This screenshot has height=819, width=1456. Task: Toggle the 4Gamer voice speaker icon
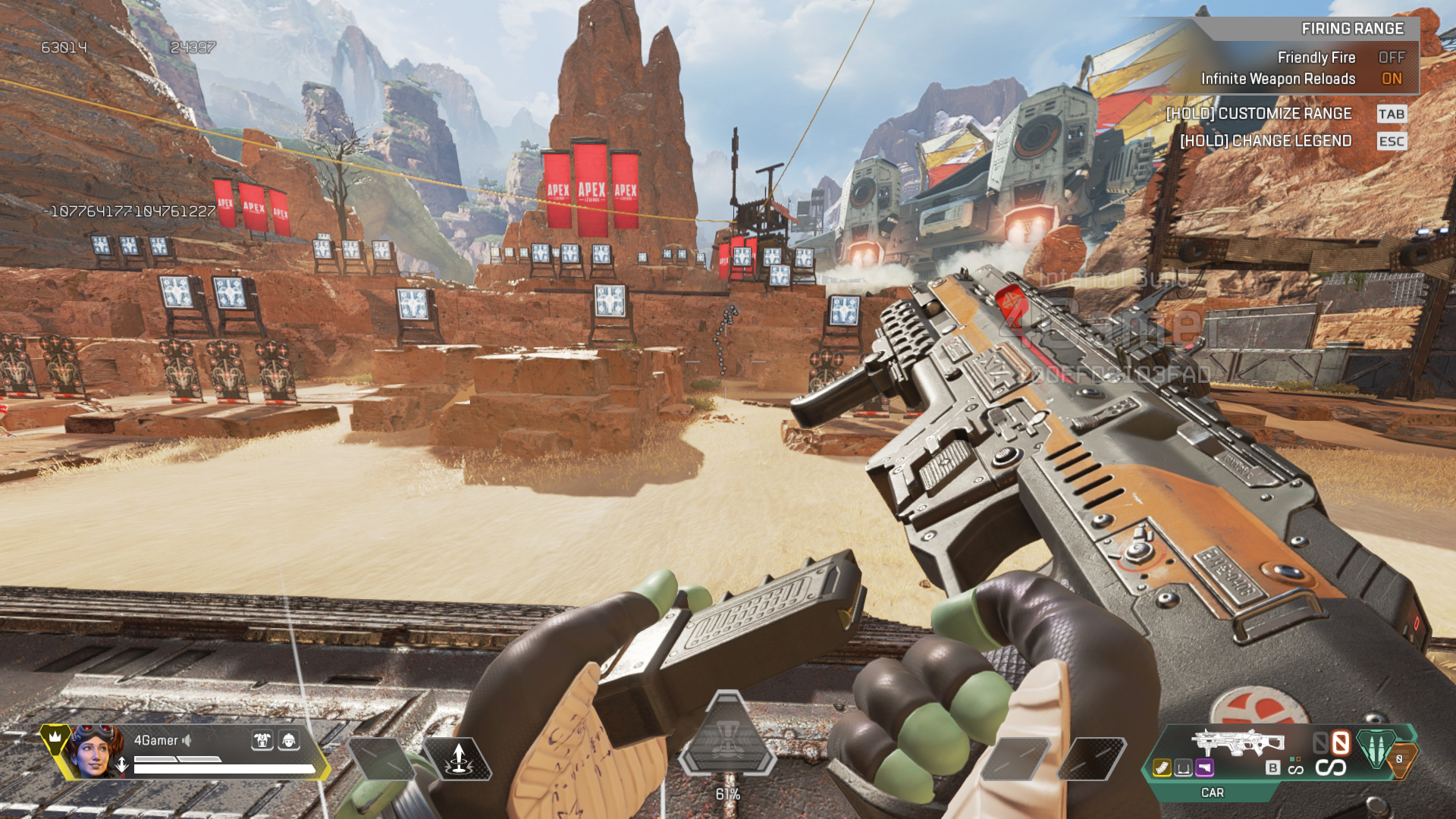pyautogui.click(x=187, y=740)
